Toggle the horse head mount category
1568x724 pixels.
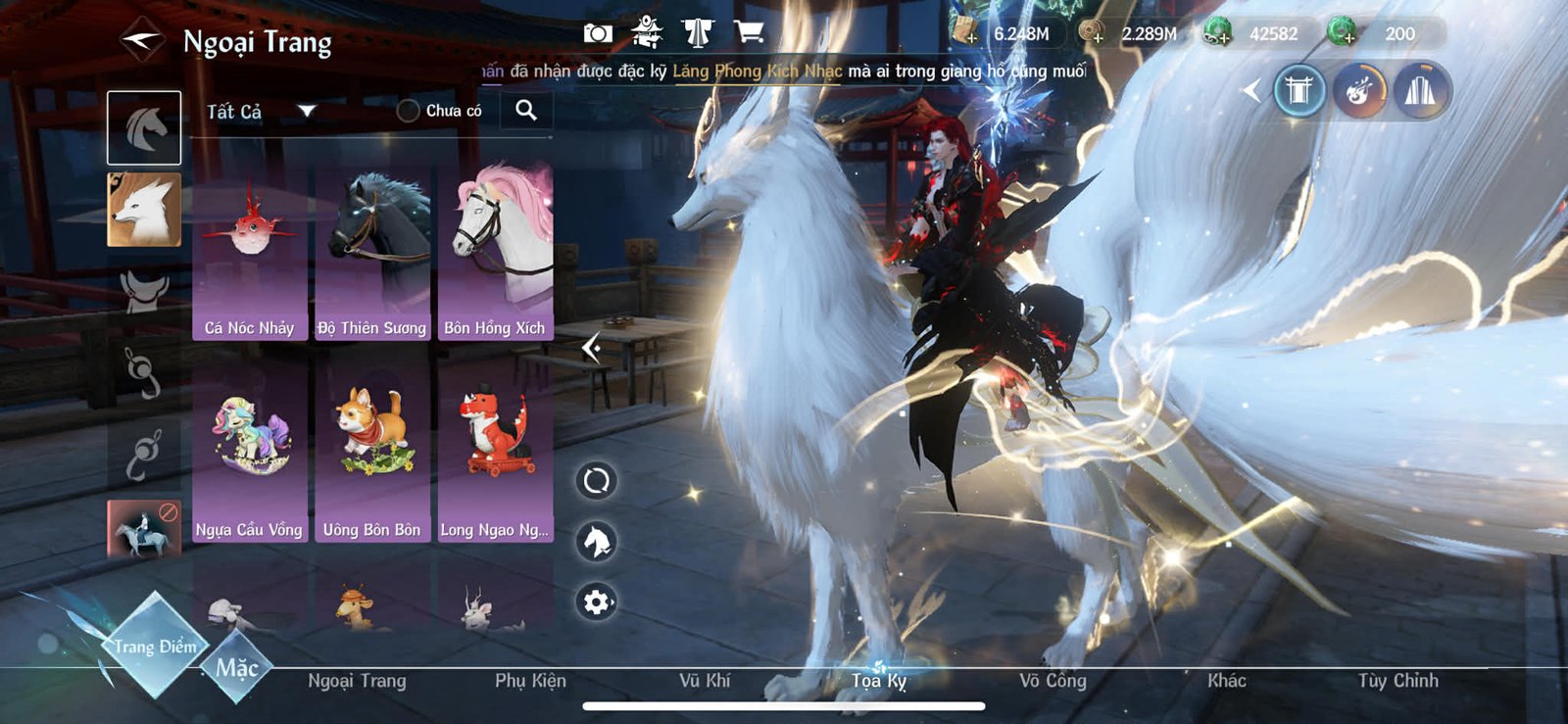(144, 126)
